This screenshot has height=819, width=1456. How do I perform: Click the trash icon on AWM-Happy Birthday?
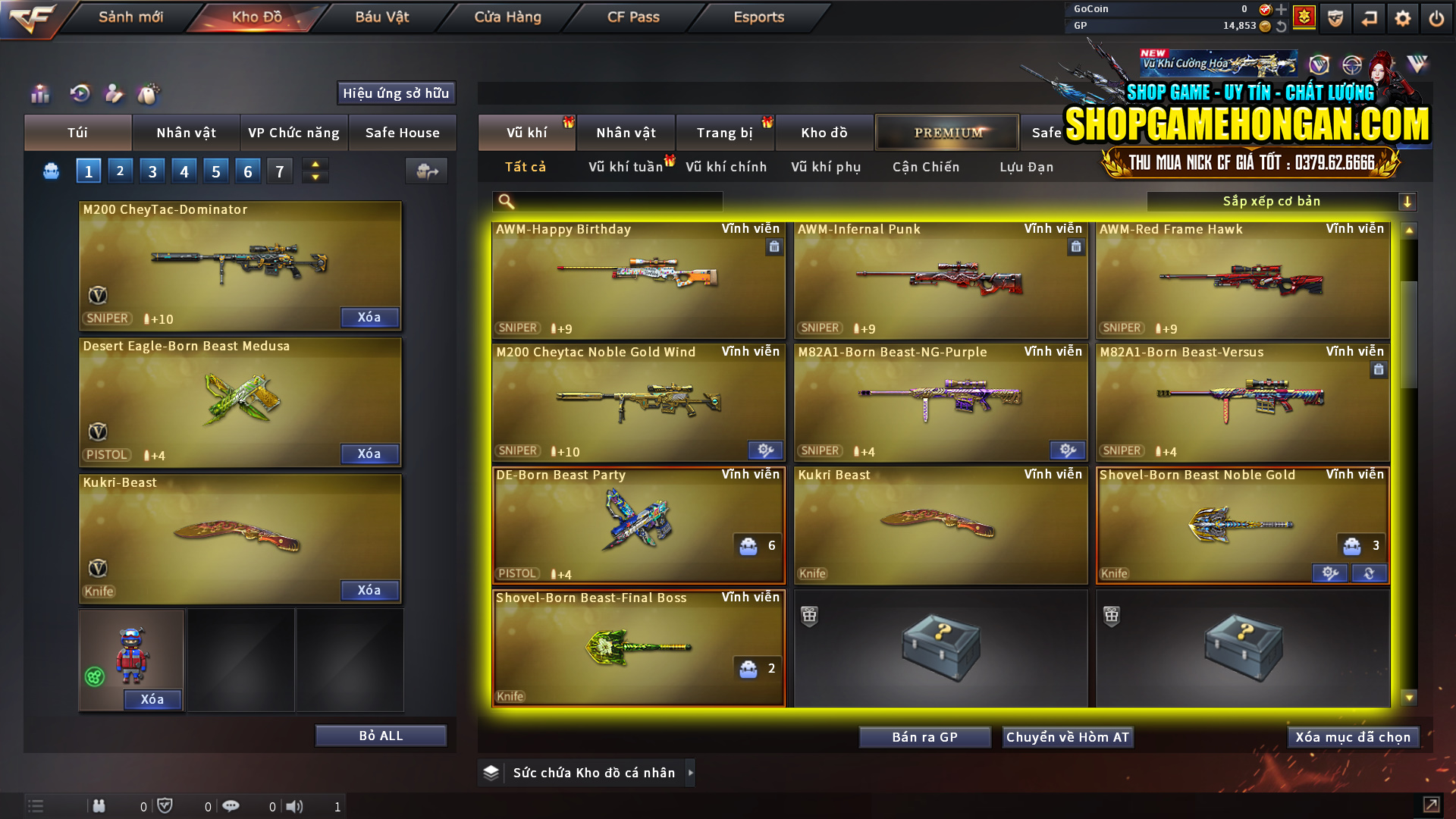coord(774,247)
